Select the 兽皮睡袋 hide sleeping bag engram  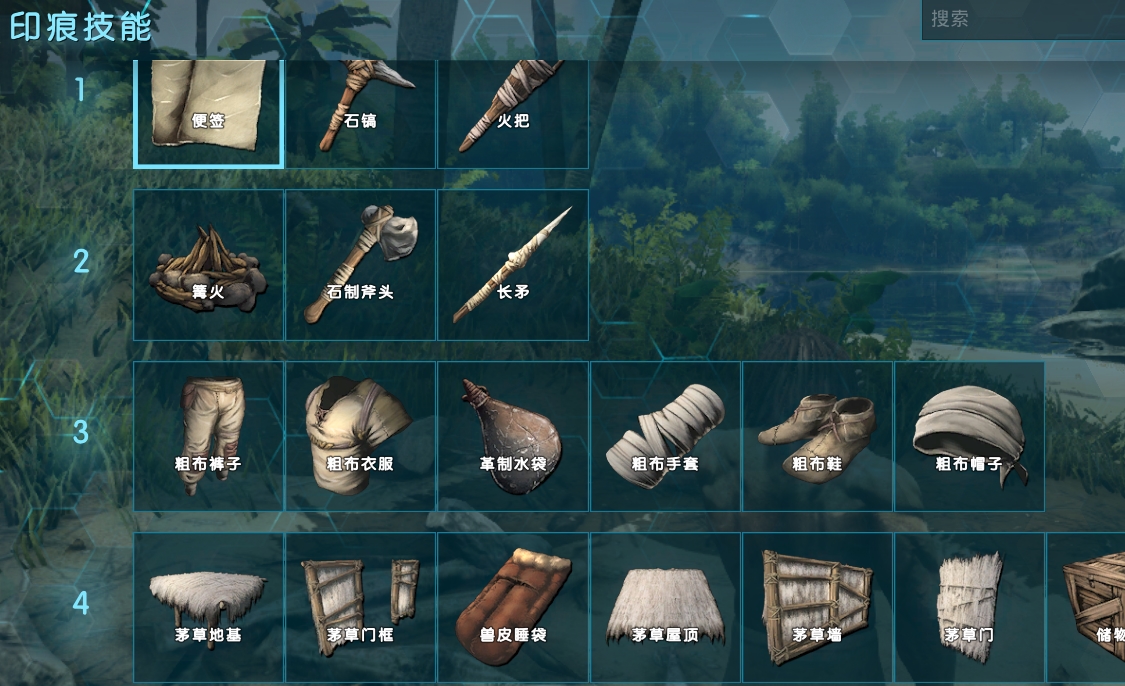click(513, 607)
